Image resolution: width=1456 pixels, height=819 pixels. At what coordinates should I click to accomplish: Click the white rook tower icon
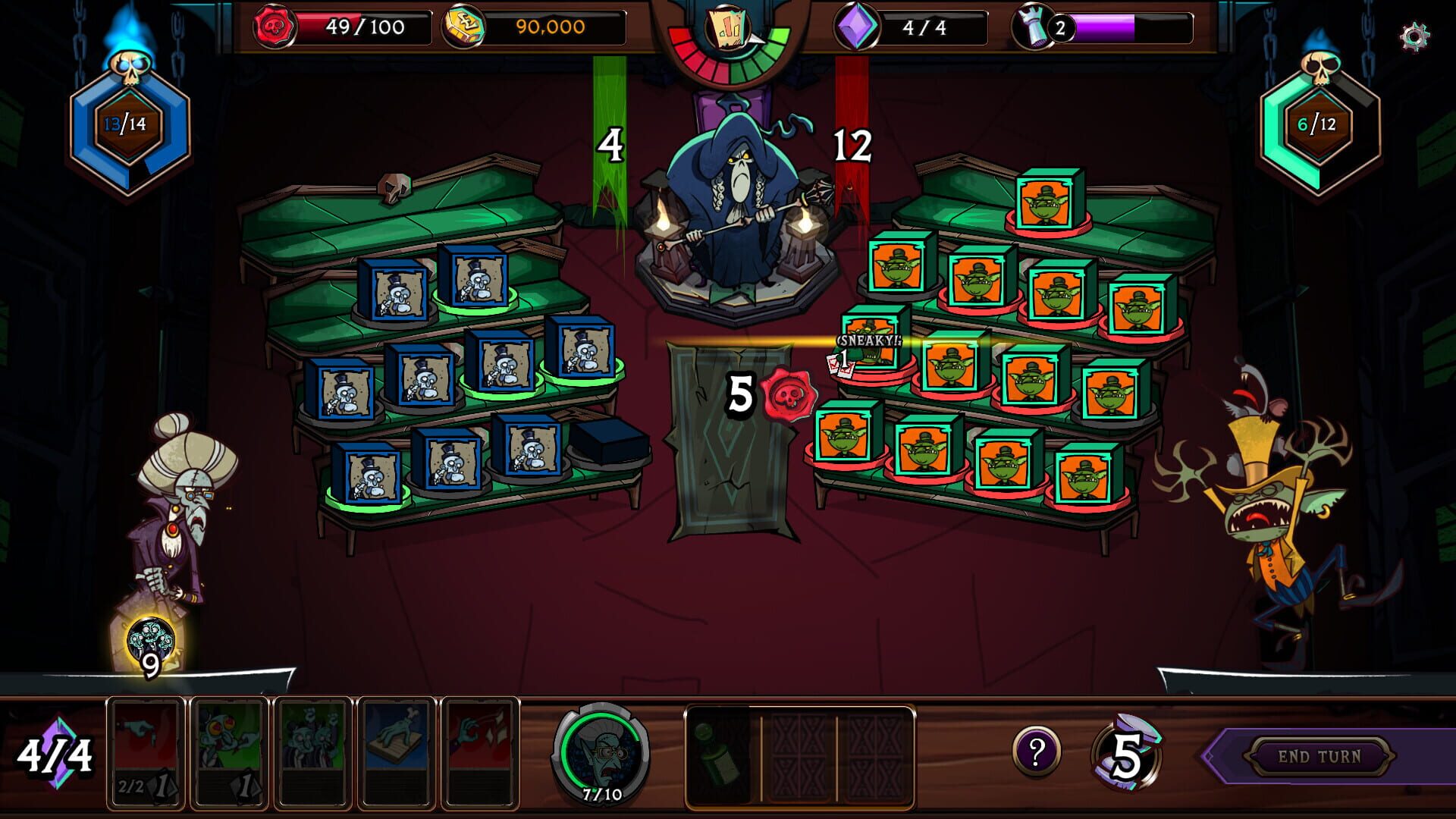1033,28
